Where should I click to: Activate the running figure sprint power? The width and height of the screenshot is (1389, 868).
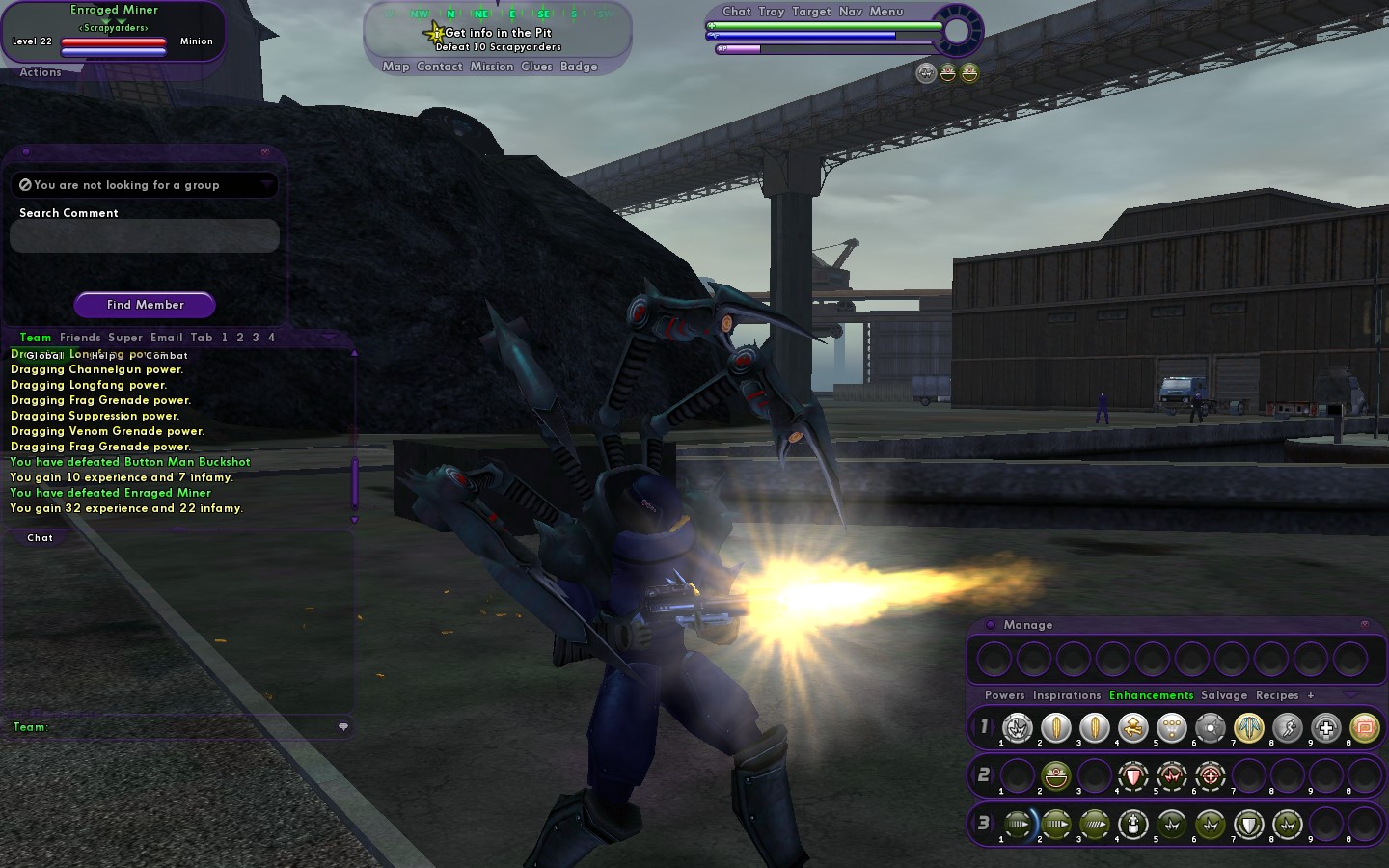[1288, 728]
